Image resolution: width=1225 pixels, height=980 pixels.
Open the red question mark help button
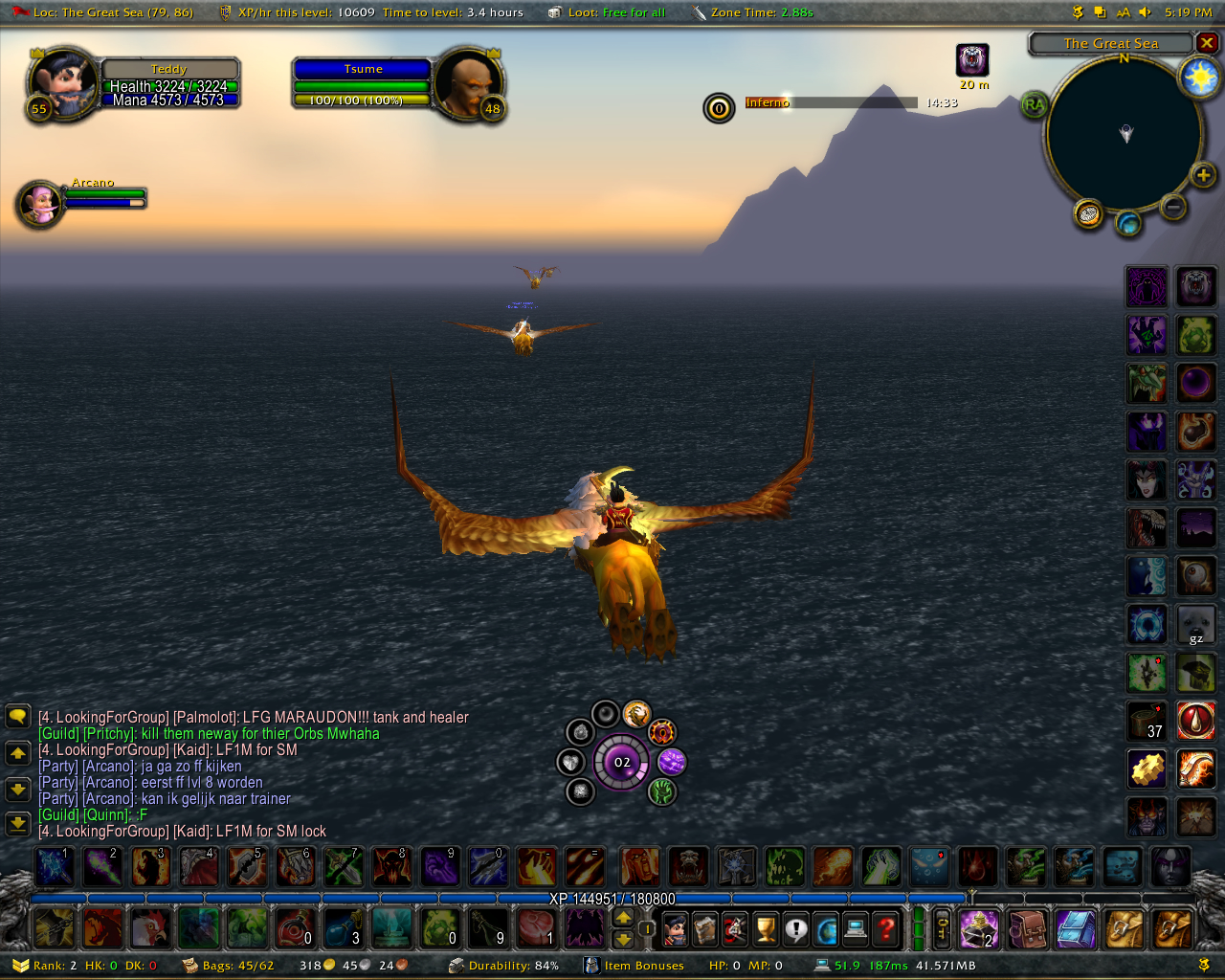tap(886, 928)
